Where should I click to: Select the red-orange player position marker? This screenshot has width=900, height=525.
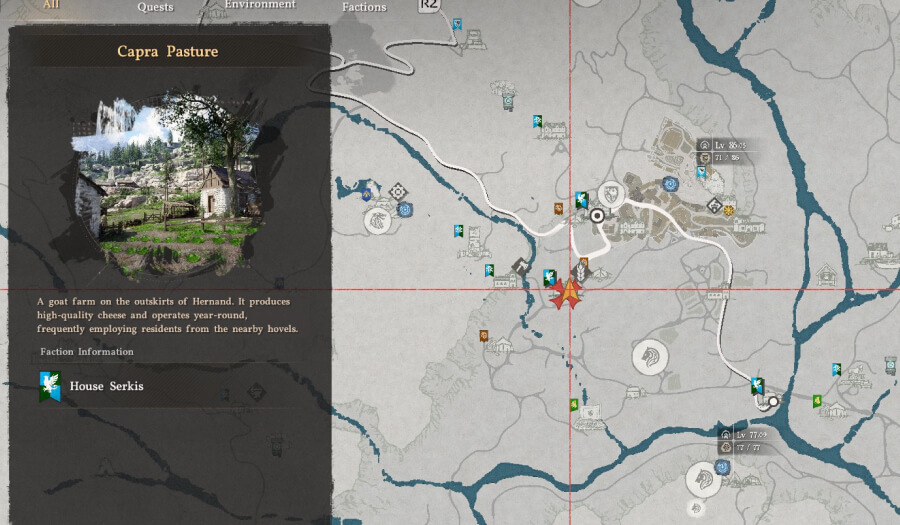(x=568, y=293)
